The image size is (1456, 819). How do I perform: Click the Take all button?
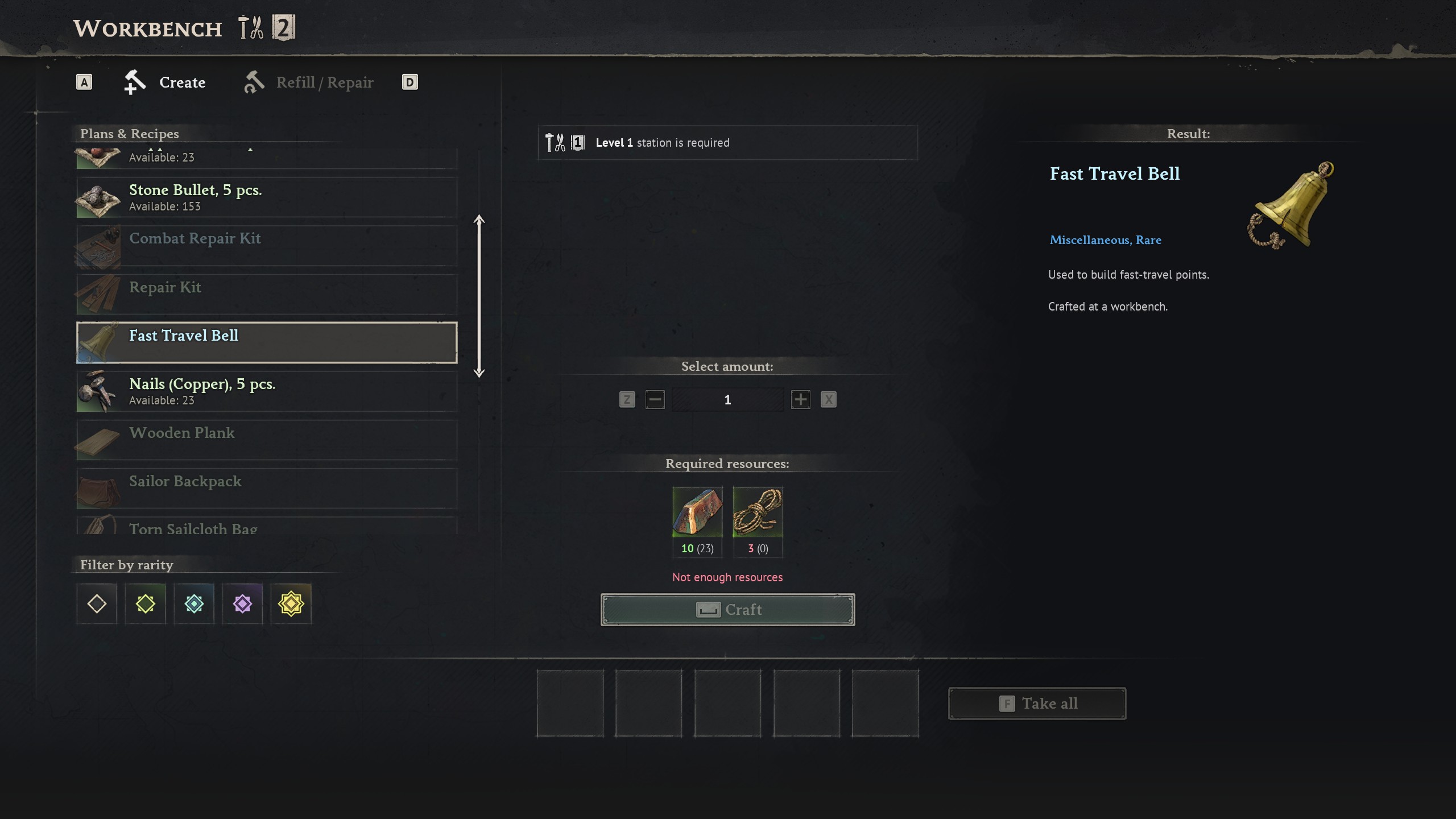pos(1037,704)
